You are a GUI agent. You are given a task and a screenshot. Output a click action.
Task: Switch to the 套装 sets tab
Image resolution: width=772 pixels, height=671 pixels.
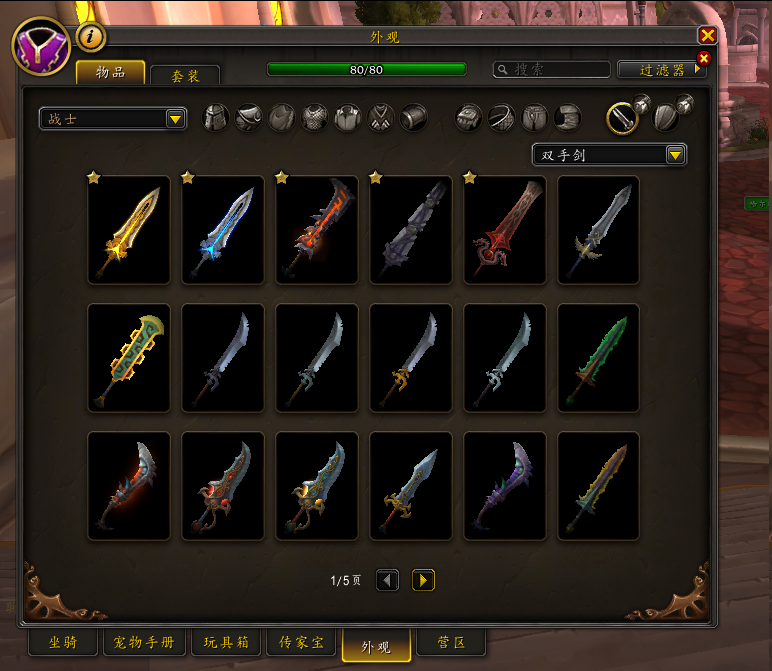183,74
